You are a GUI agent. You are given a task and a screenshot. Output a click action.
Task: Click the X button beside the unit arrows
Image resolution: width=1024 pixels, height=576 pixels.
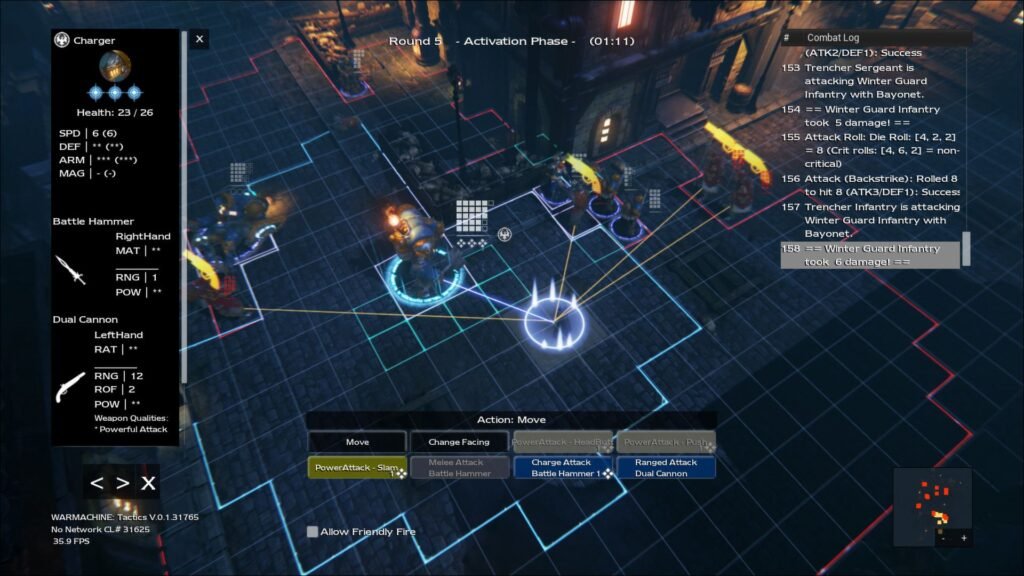148,484
